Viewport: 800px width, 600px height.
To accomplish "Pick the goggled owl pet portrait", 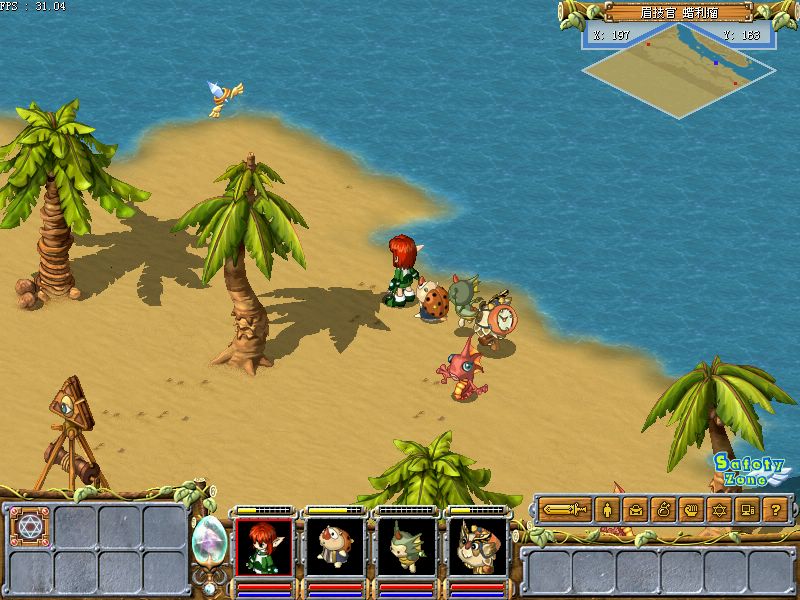I will pos(476,547).
